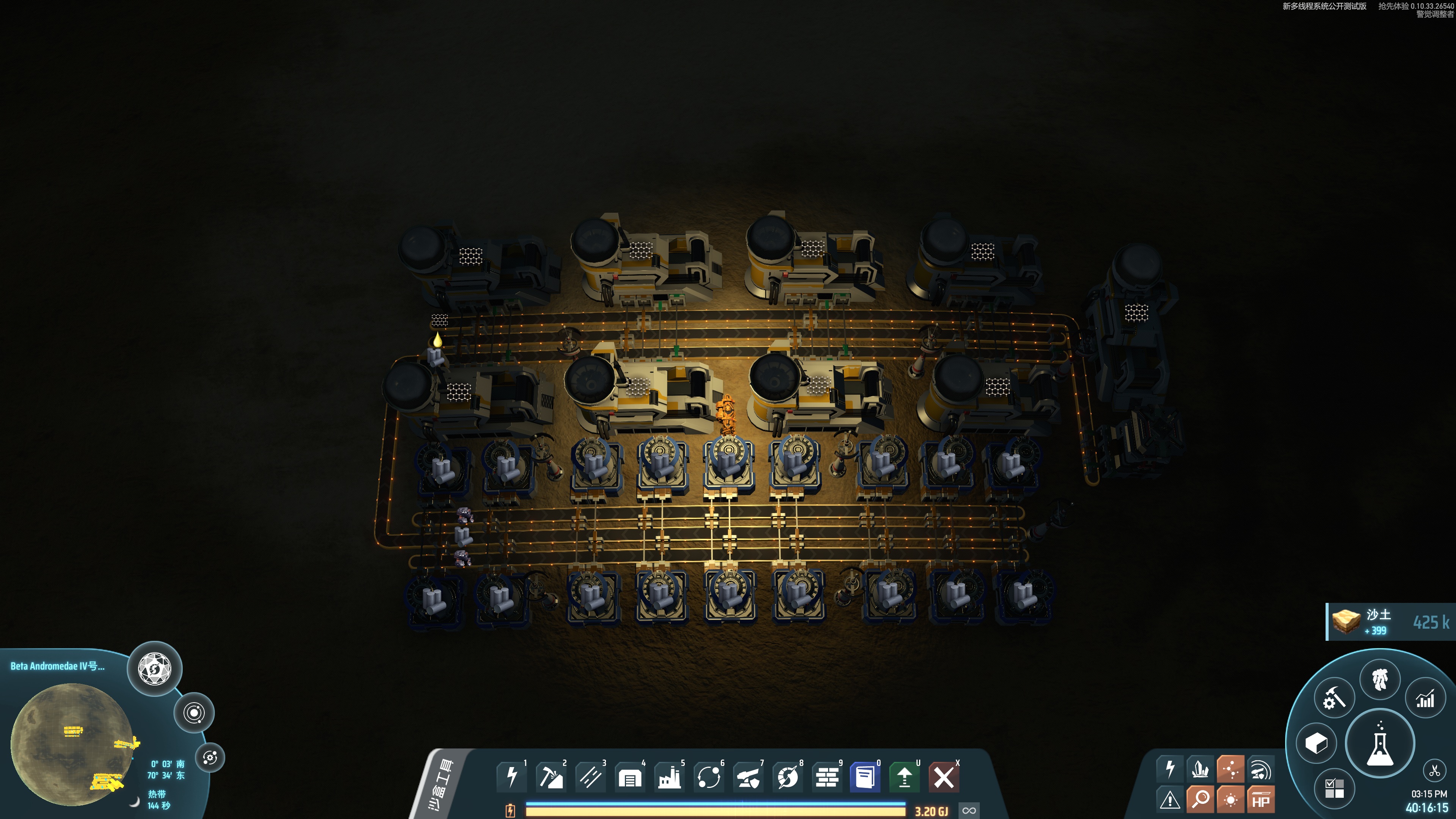Open the storage warehouse build category
The height and width of the screenshot is (819, 1456).
(630, 777)
